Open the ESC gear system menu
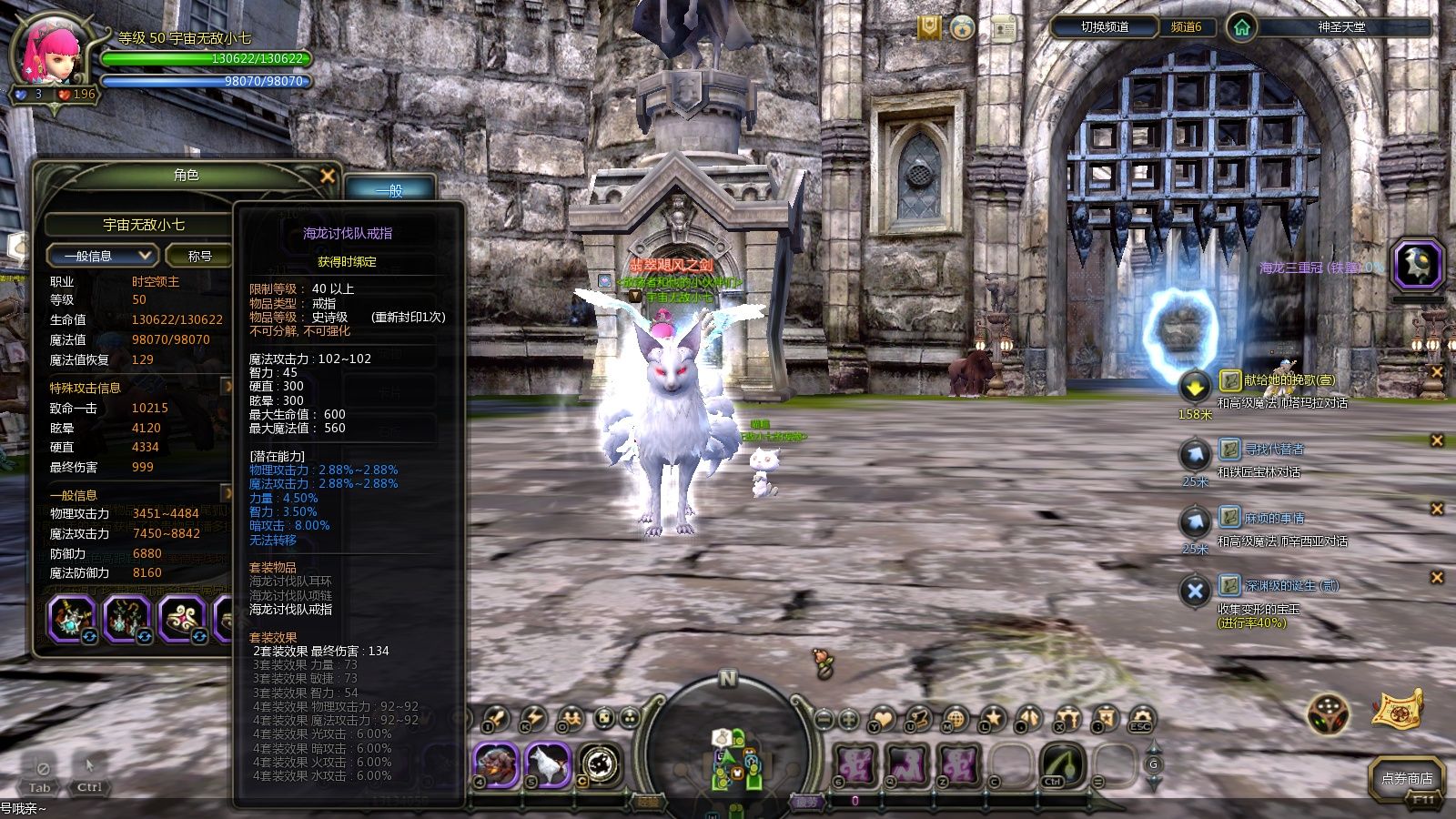The height and width of the screenshot is (819, 1456). 1140,720
